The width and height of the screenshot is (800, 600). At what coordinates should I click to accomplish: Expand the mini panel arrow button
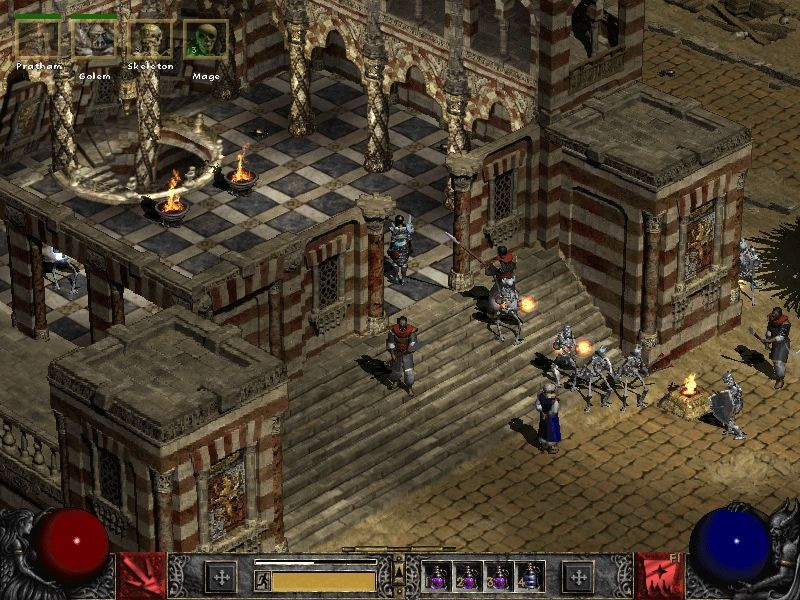(x=398, y=570)
